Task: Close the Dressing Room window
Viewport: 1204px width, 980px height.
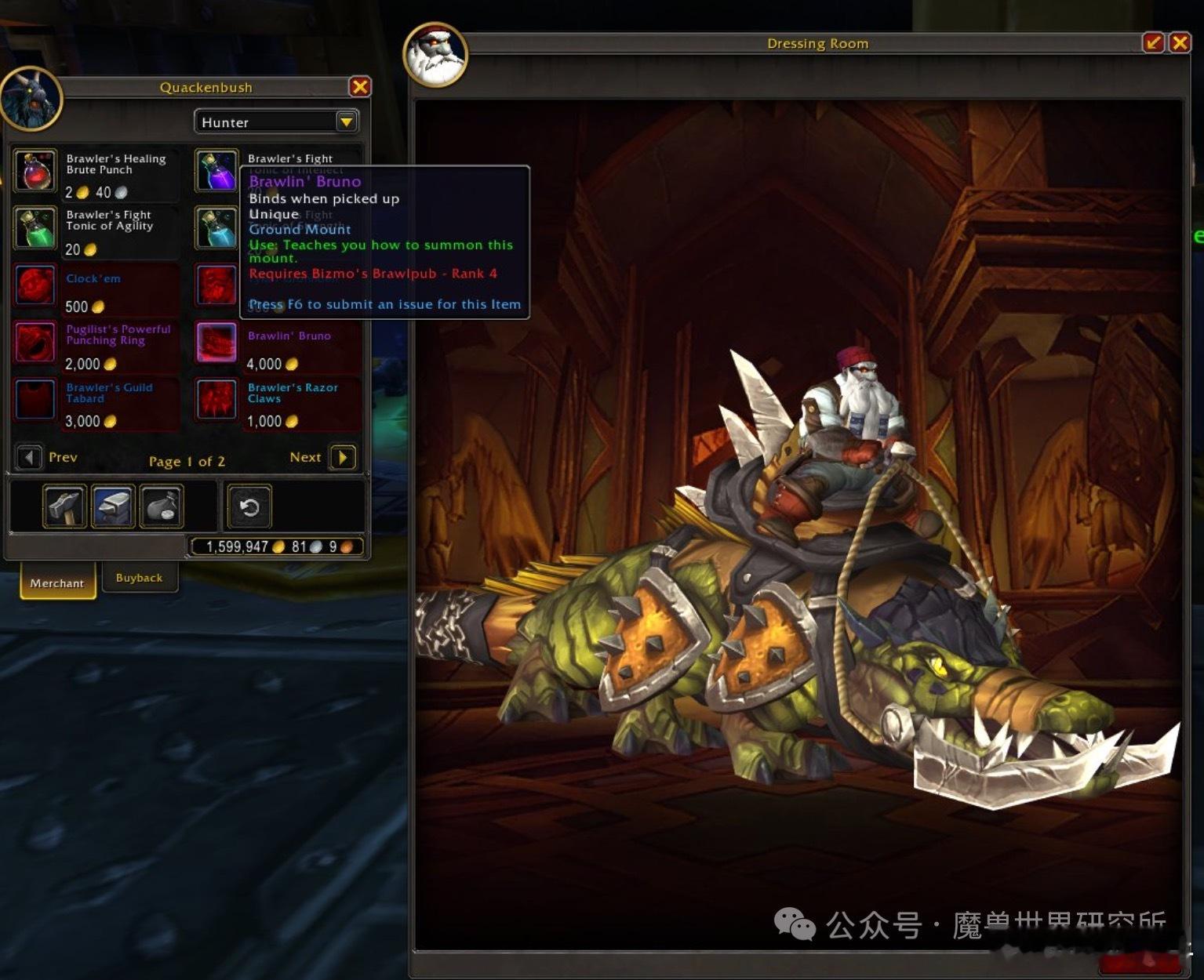Action: point(1180,42)
